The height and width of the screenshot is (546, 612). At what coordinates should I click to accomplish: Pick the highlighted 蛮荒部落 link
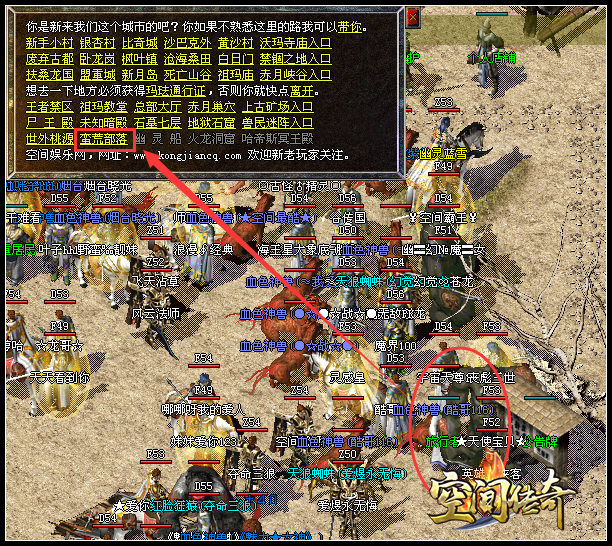pos(102,138)
